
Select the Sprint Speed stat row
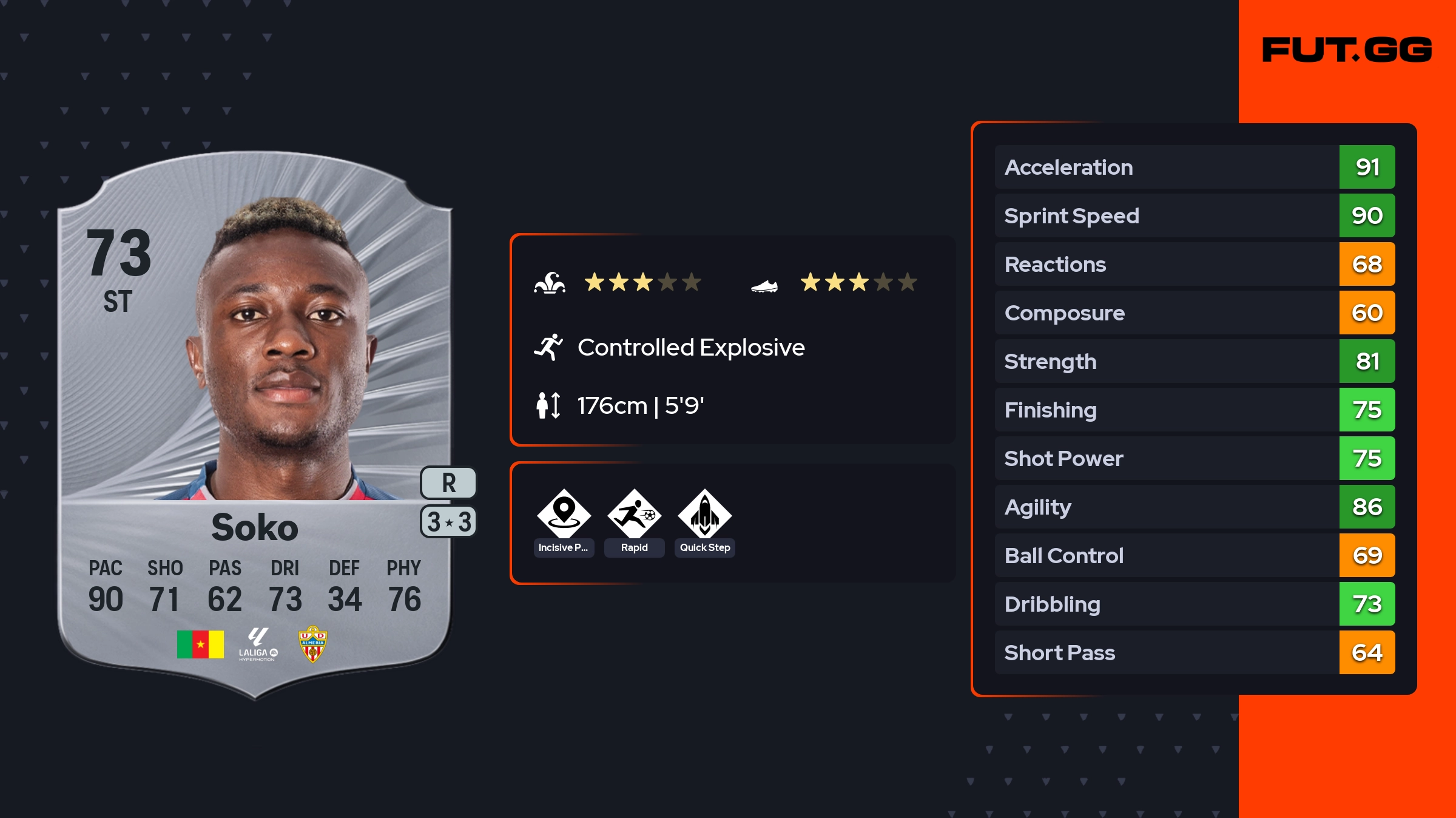pos(1194,215)
